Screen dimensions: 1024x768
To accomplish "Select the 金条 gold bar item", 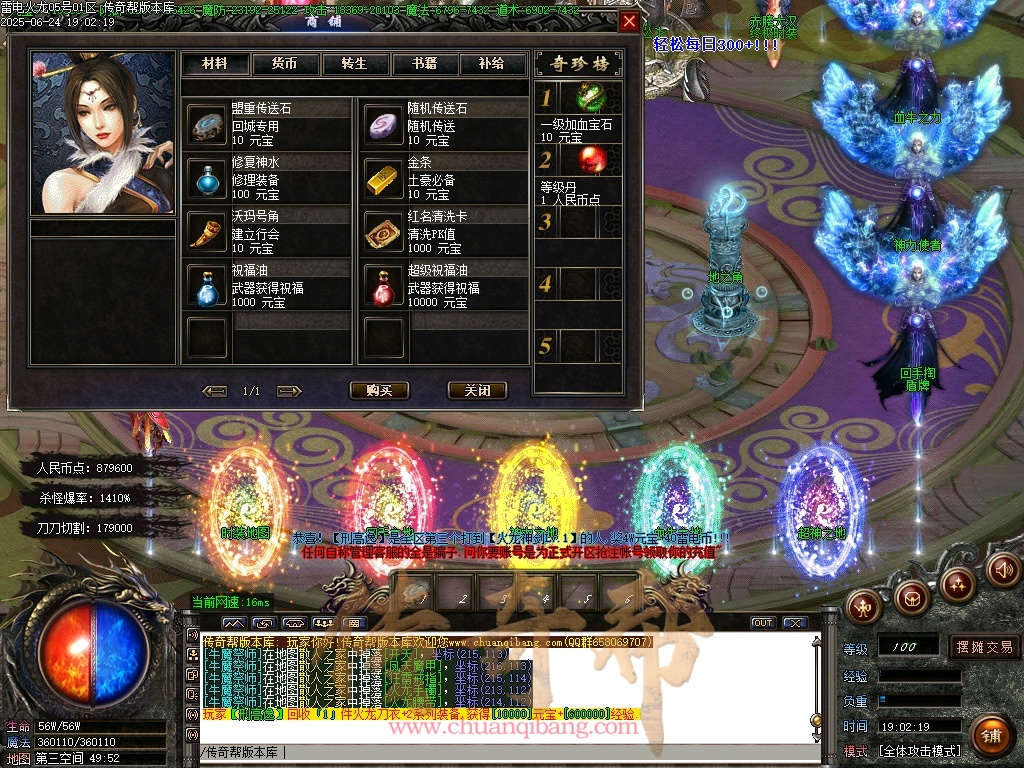I will [384, 178].
